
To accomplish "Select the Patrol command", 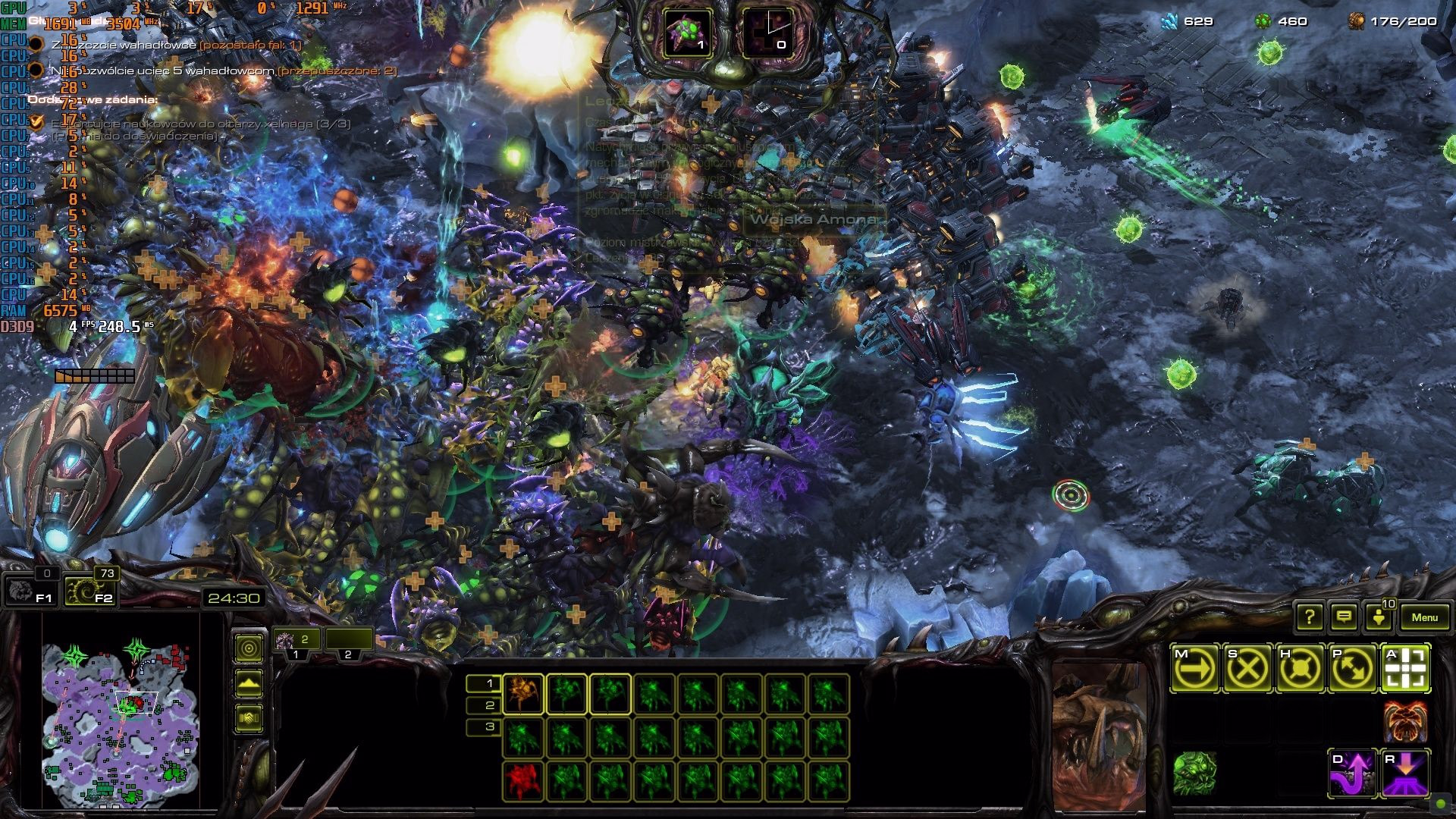I will click(1352, 669).
